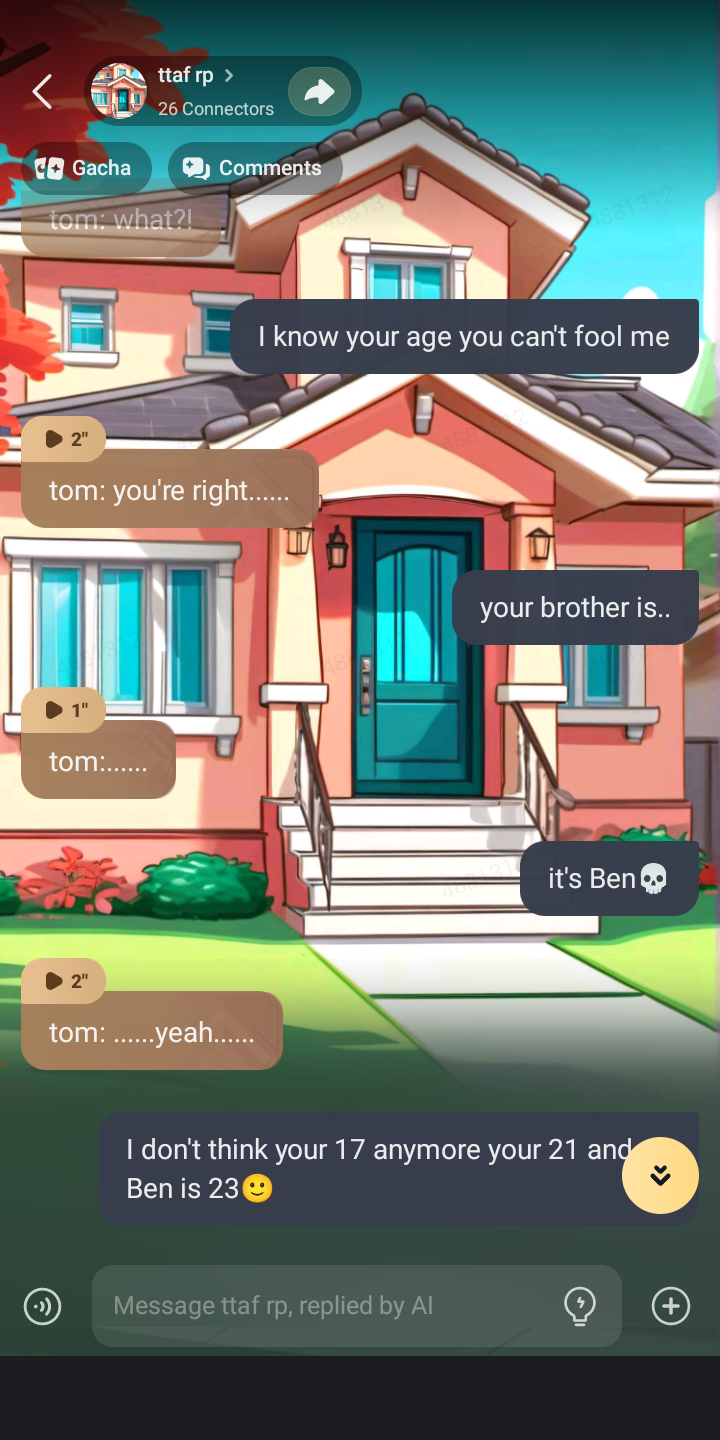Open the ttaf rp profile avatar
Image resolution: width=720 pixels, height=1440 pixels.
click(x=119, y=91)
